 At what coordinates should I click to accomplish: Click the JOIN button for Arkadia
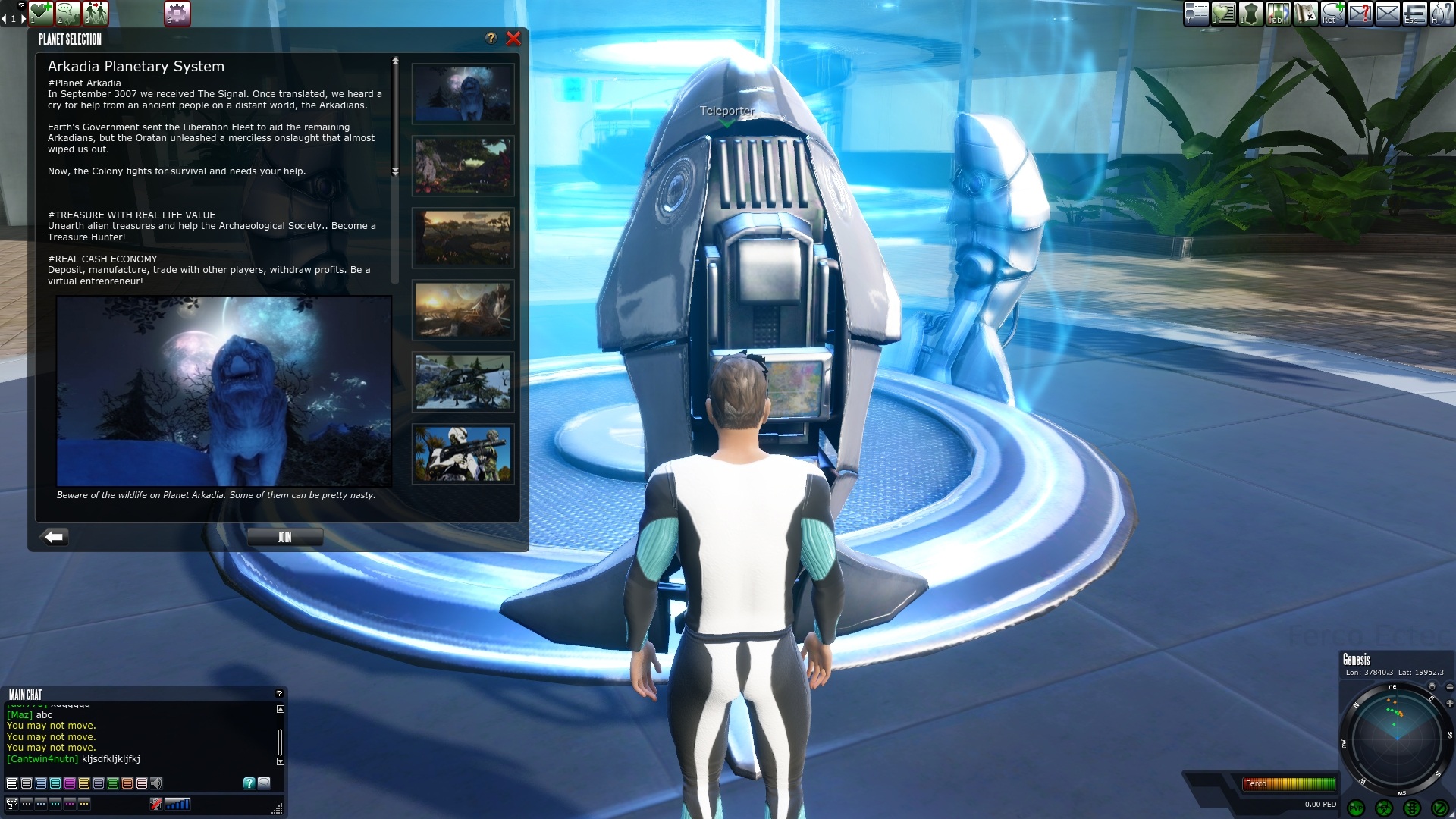point(284,537)
